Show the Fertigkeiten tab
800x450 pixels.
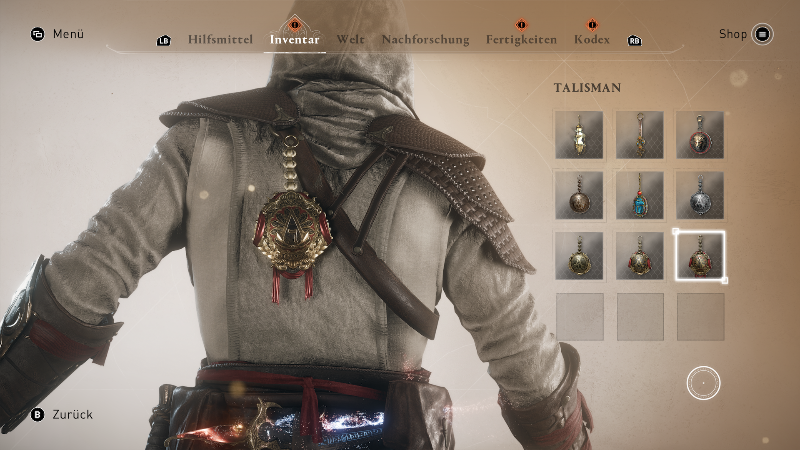[521, 40]
